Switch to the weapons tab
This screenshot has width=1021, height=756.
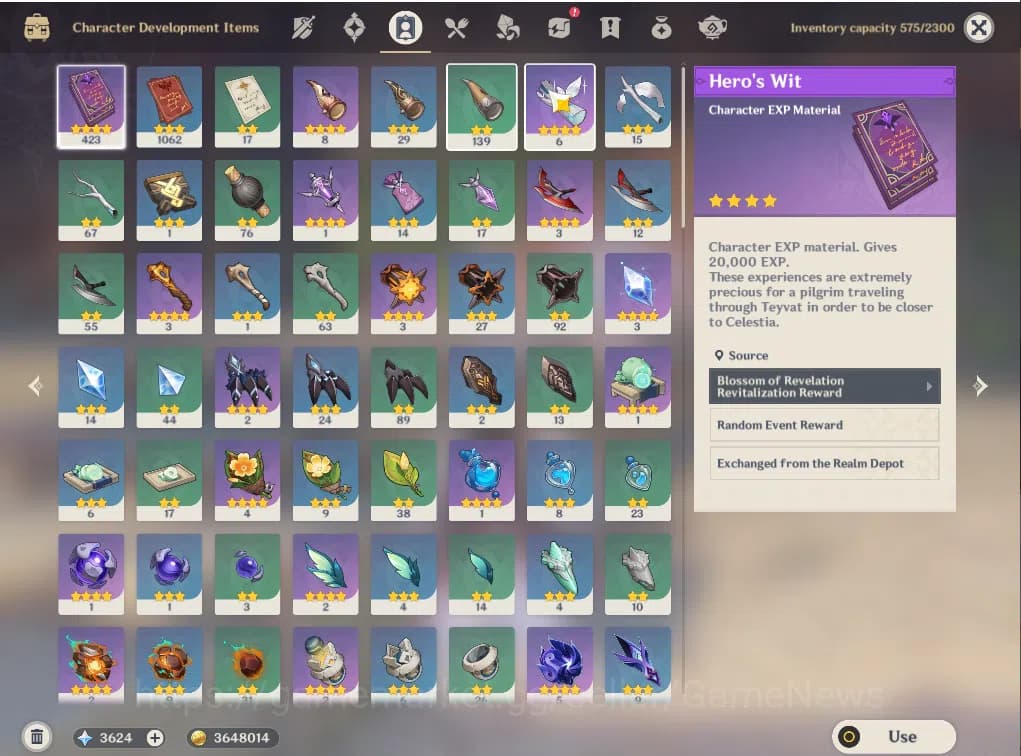coord(304,28)
